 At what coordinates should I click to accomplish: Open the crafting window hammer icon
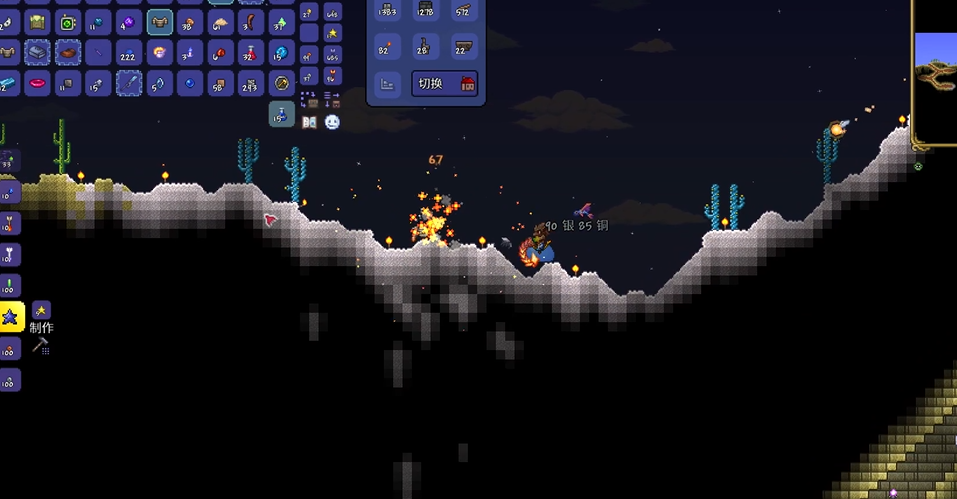[x=41, y=346]
